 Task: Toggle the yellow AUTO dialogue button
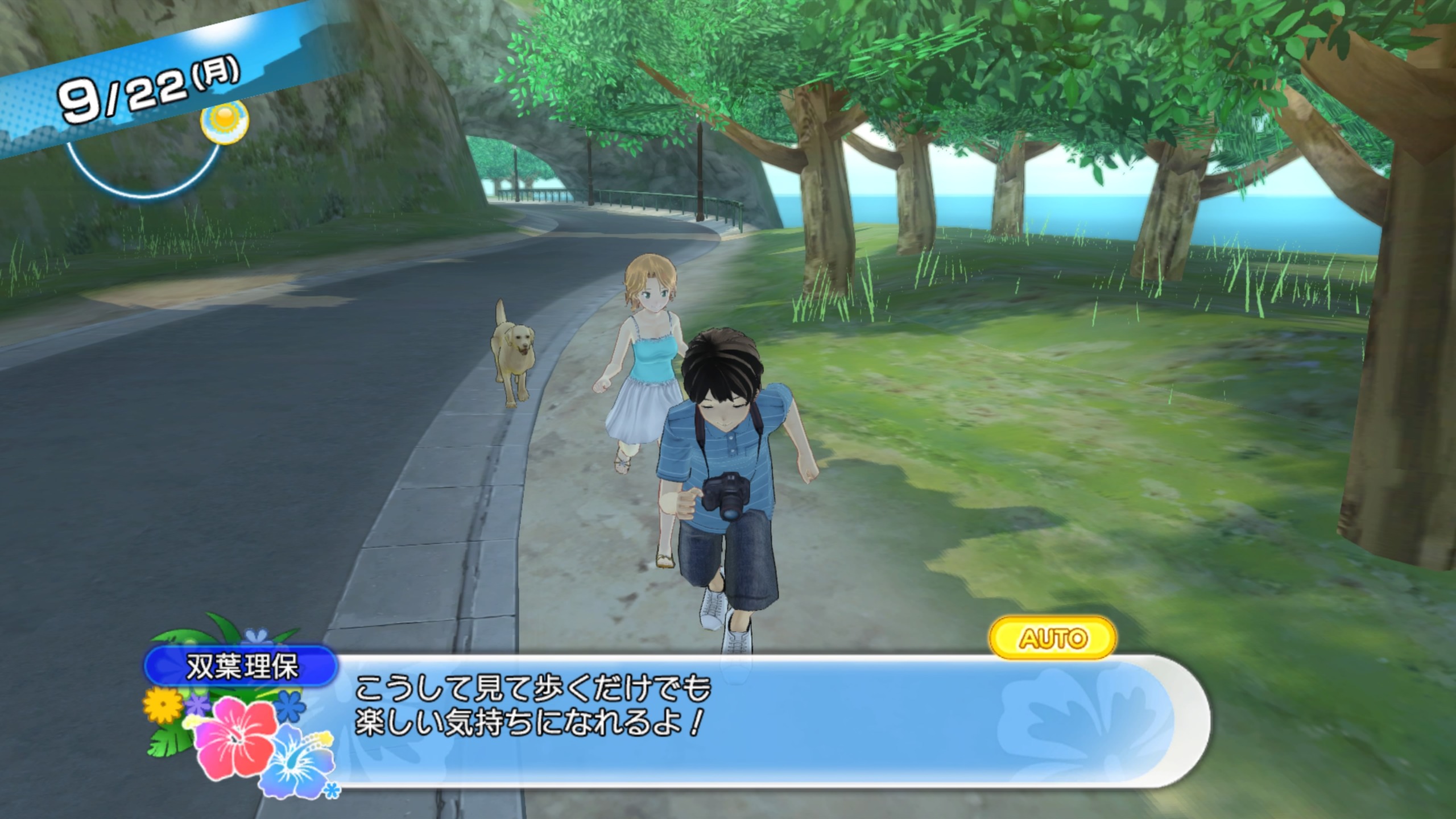tap(1053, 638)
